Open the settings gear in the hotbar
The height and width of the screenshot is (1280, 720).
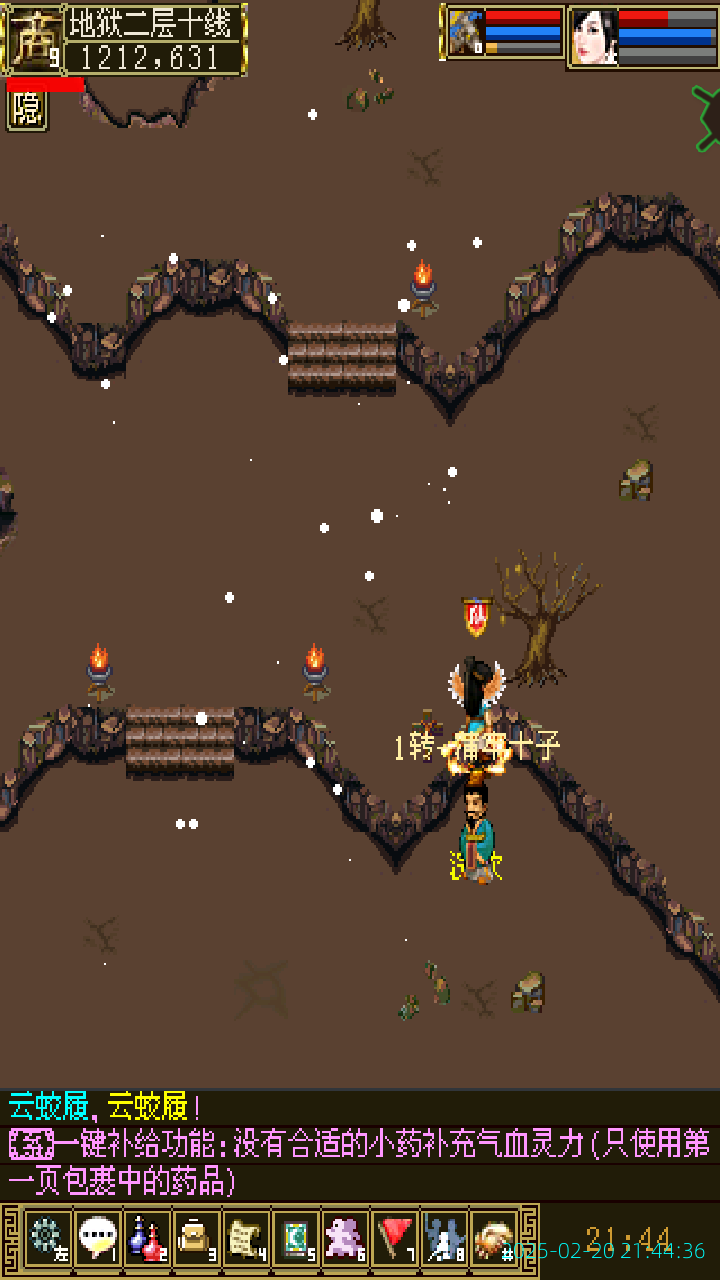click(x=47, y=1237)
